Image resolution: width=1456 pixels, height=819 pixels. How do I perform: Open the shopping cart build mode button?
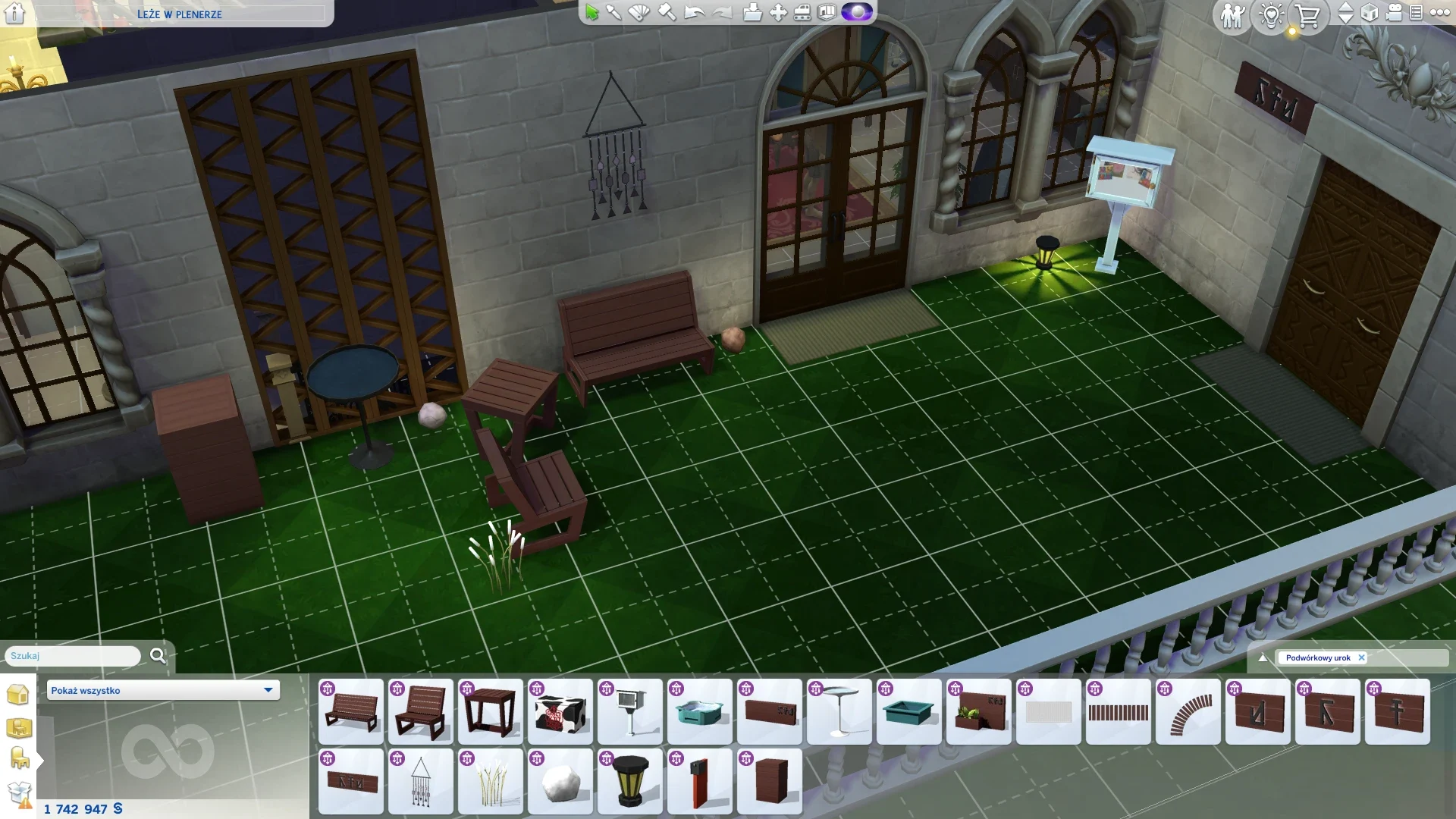pos(1307,15)
